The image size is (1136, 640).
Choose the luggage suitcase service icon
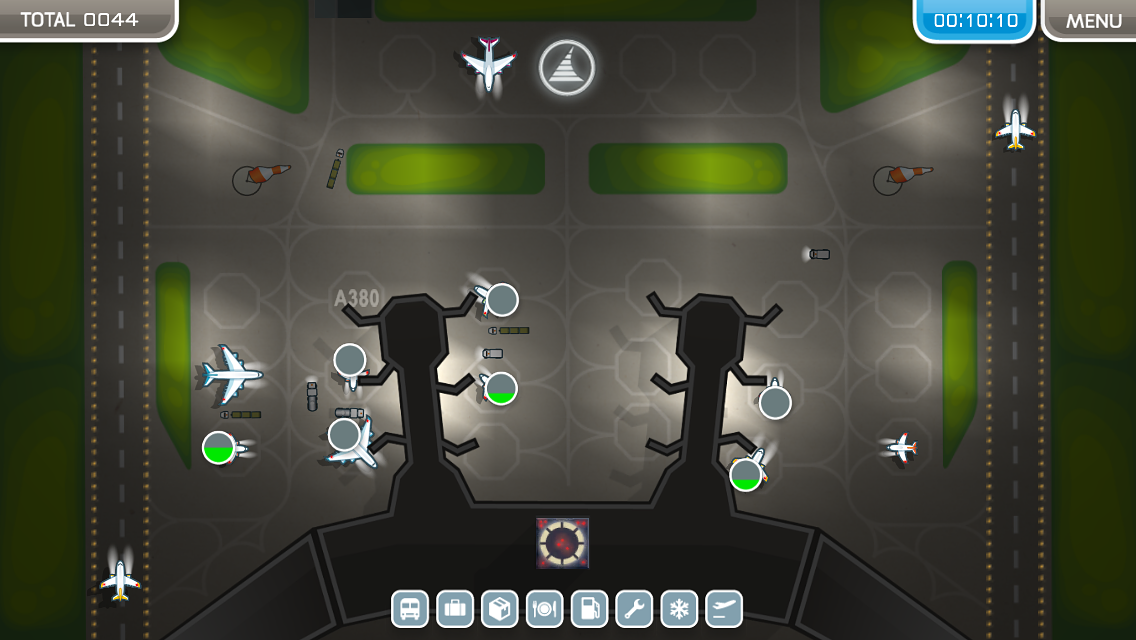pos(455,608)
